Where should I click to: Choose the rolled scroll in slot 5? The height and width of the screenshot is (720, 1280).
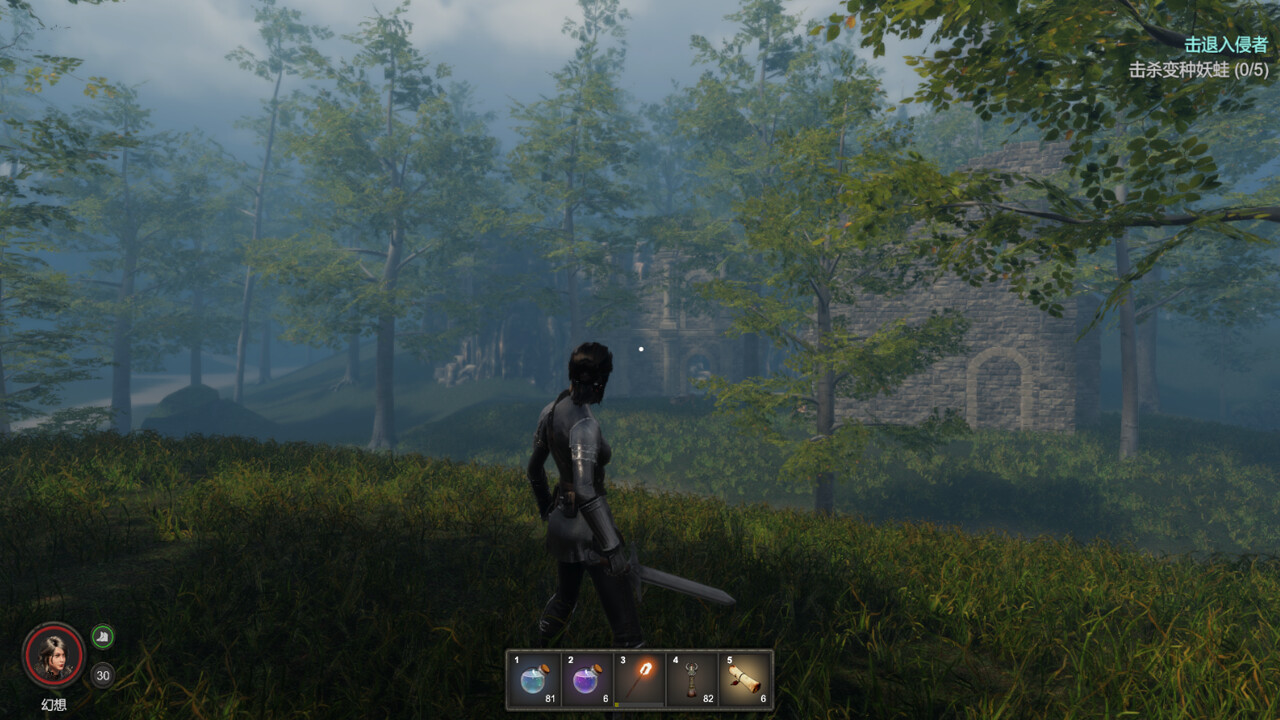click(744, 680)
